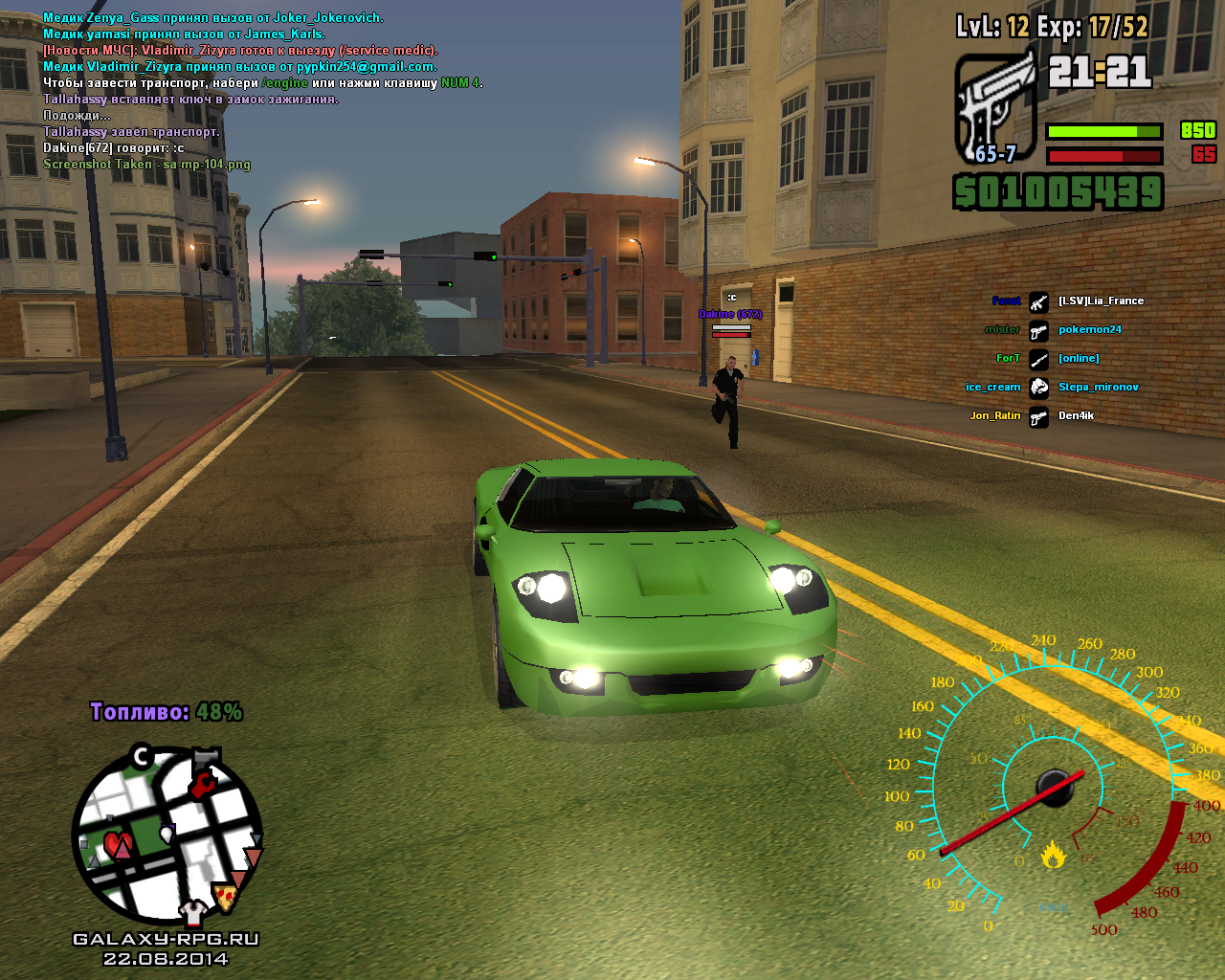Select the fist kill feed icon
Viewport: 1225px width, 980px height.
1038,388
